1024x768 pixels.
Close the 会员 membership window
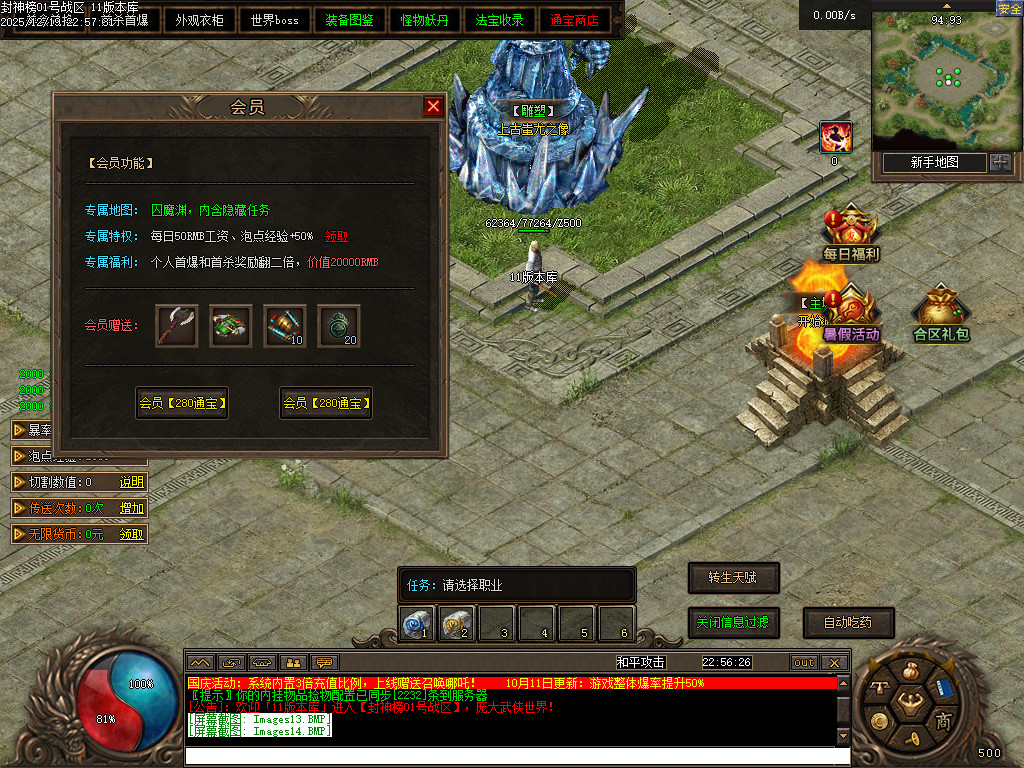pyautogui.click(x=433, y=107)
